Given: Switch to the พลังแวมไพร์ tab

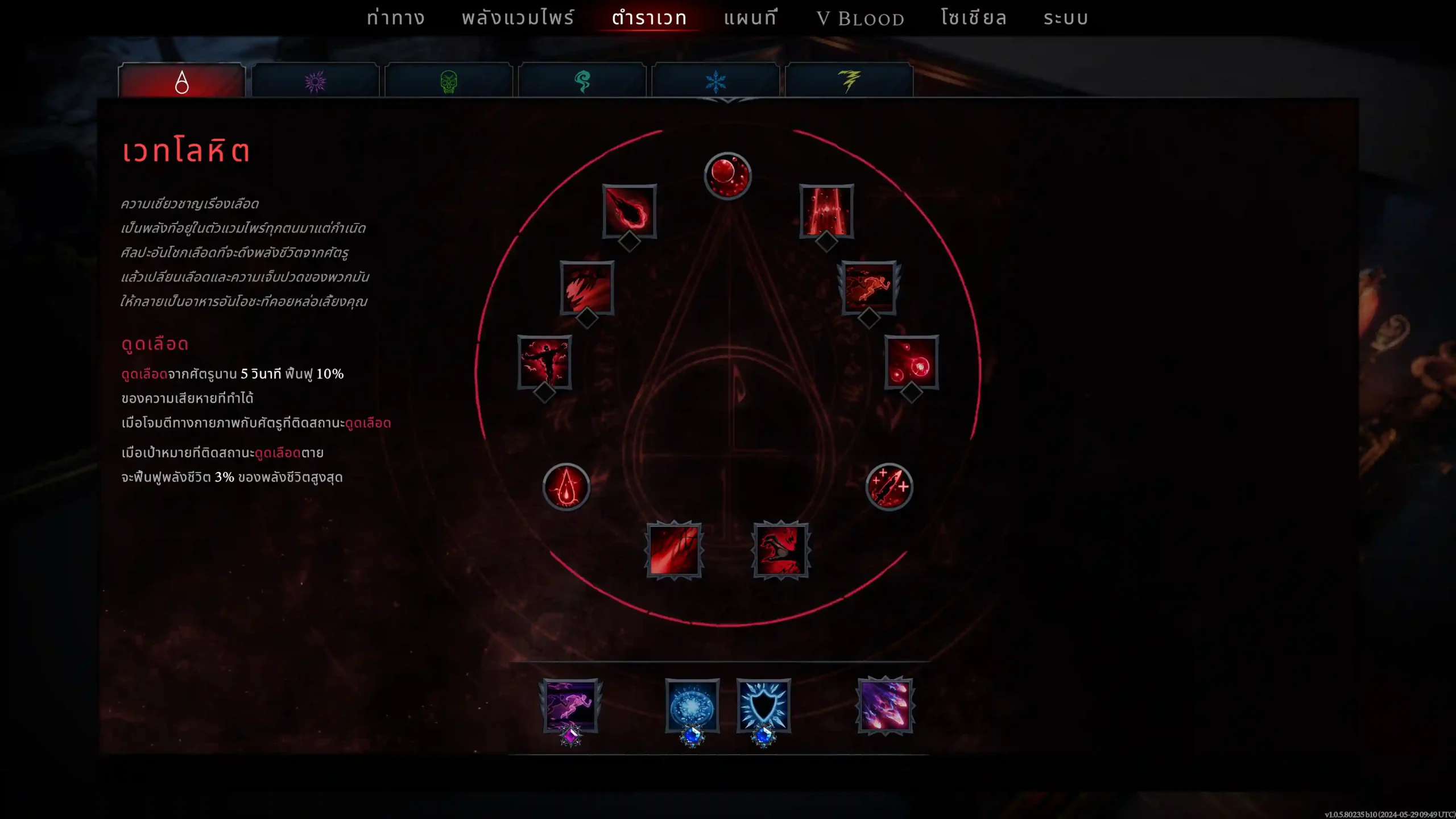Looking at the screenshot, I should (518, 18).
